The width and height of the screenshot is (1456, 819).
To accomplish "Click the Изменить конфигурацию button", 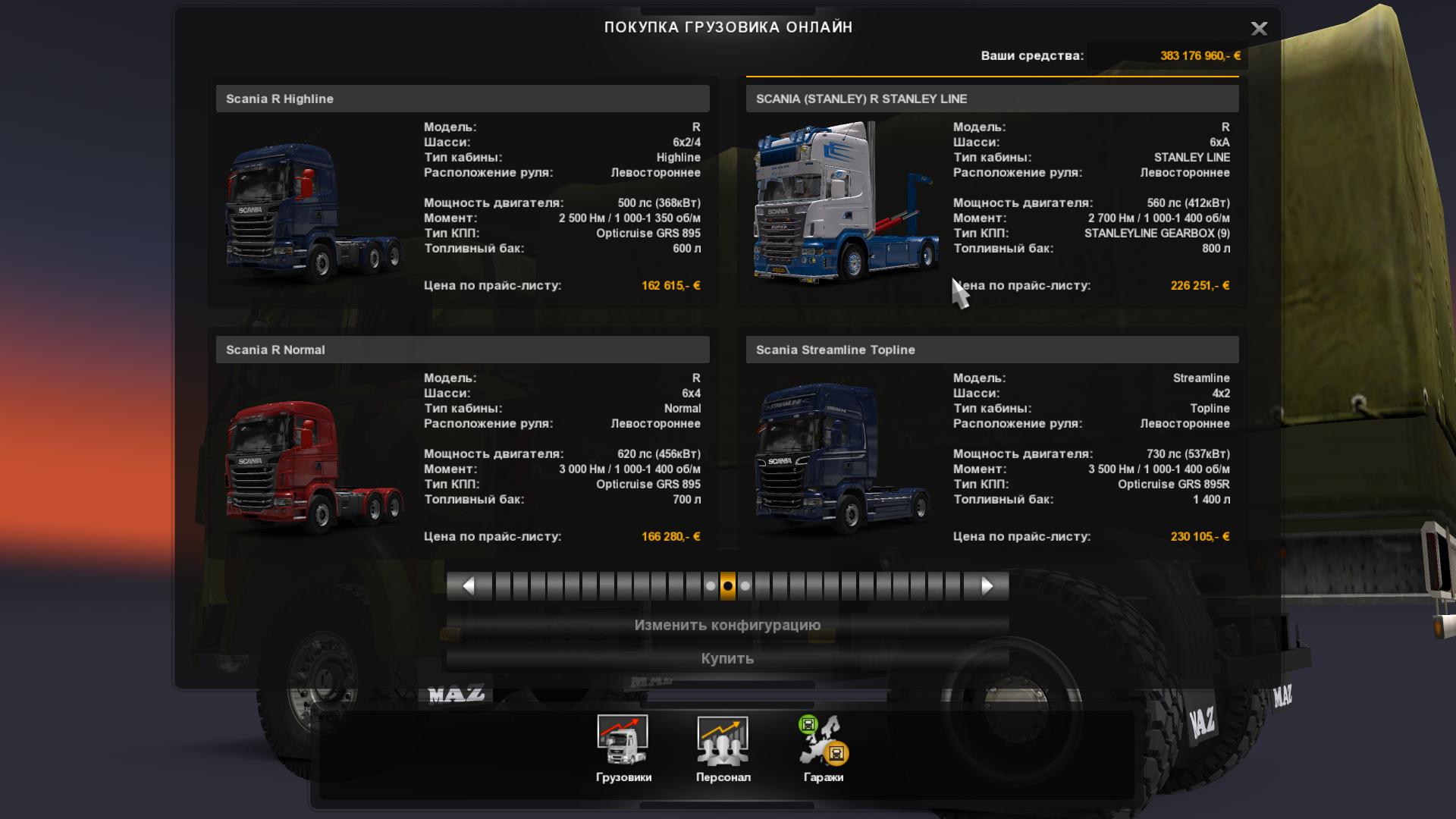I will coord(727,626).
